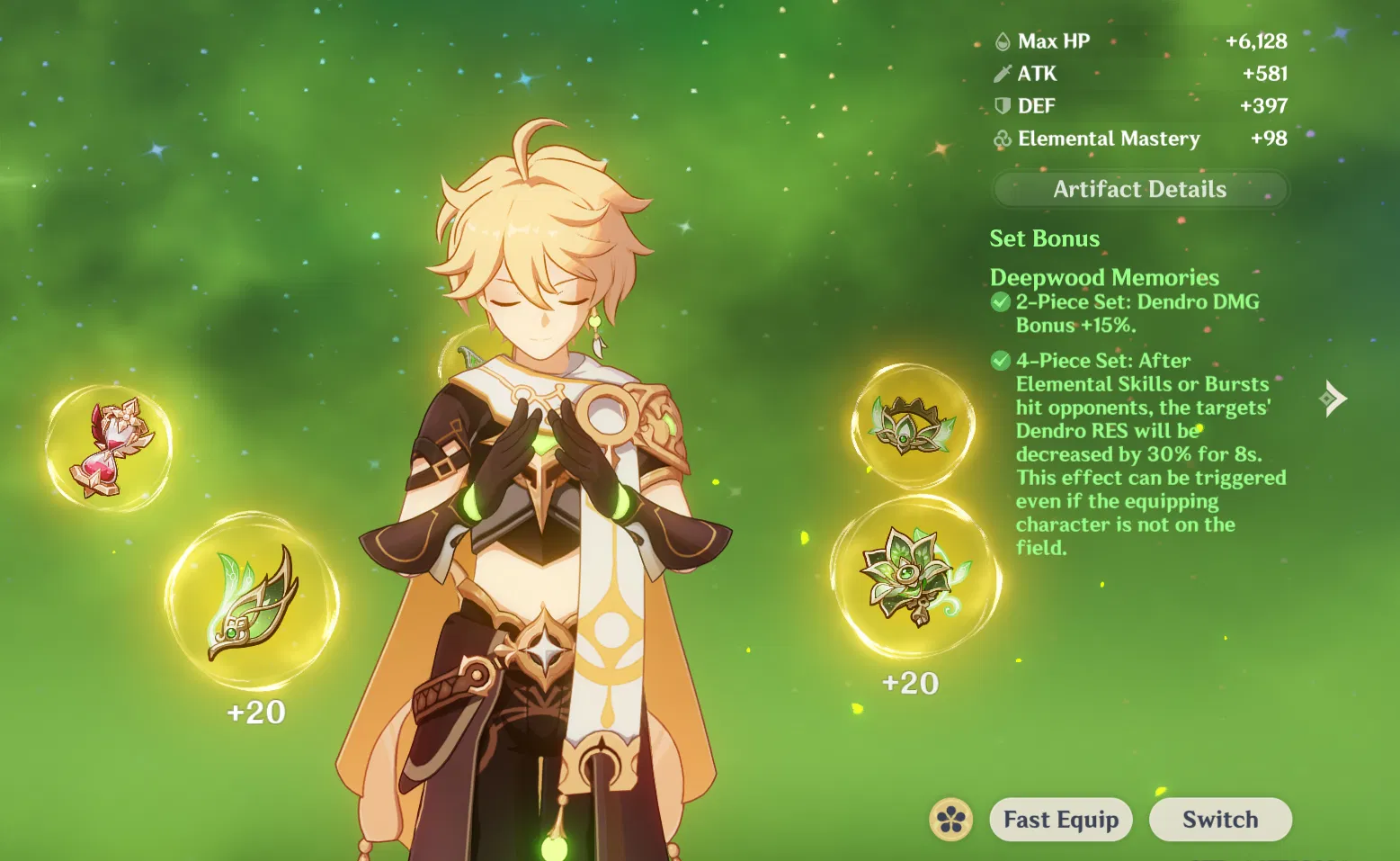
Task: Click the Switch button
Action: click(1219, 820)
